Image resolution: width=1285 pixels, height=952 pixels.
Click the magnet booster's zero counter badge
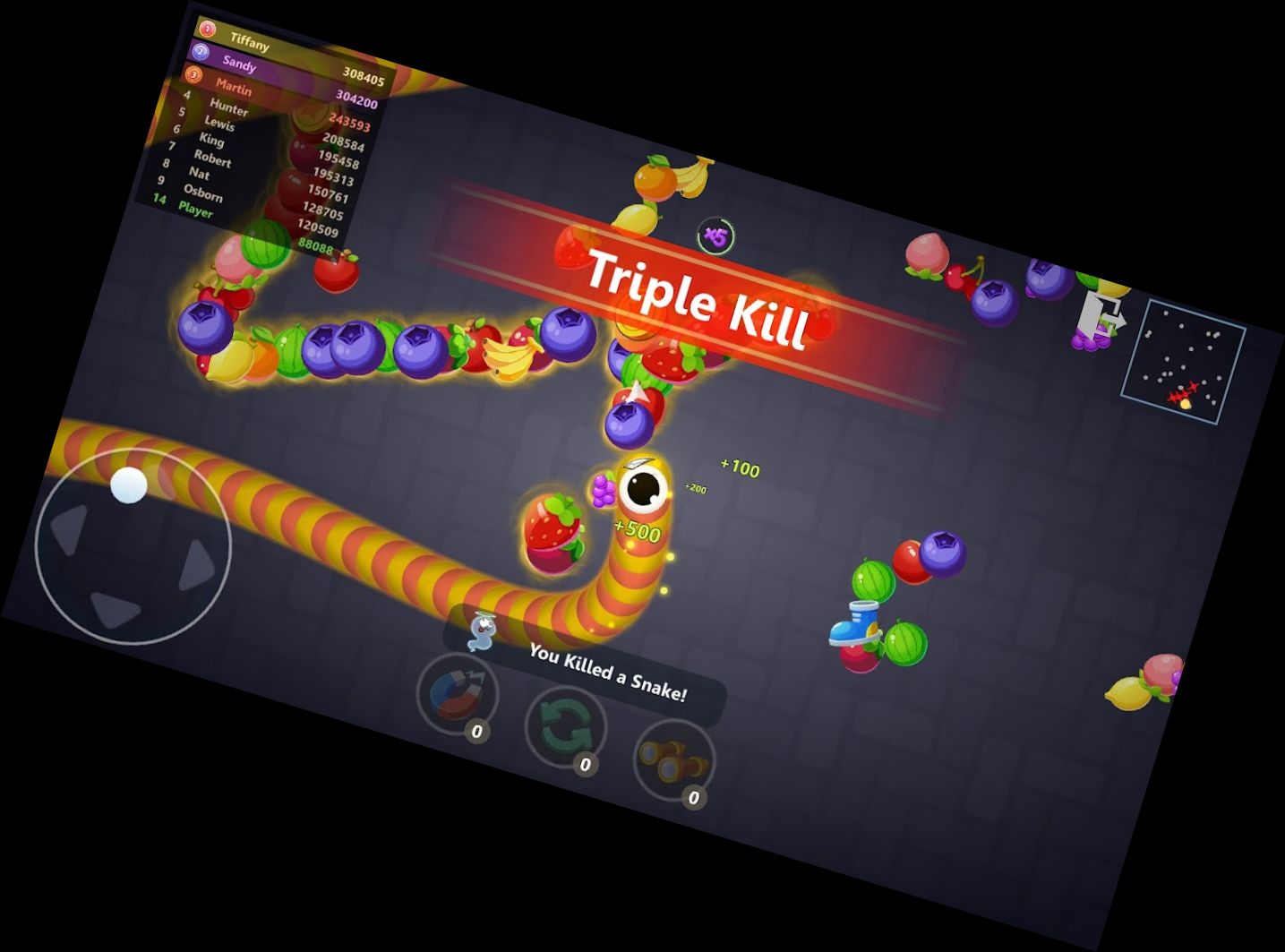[477, 730]
